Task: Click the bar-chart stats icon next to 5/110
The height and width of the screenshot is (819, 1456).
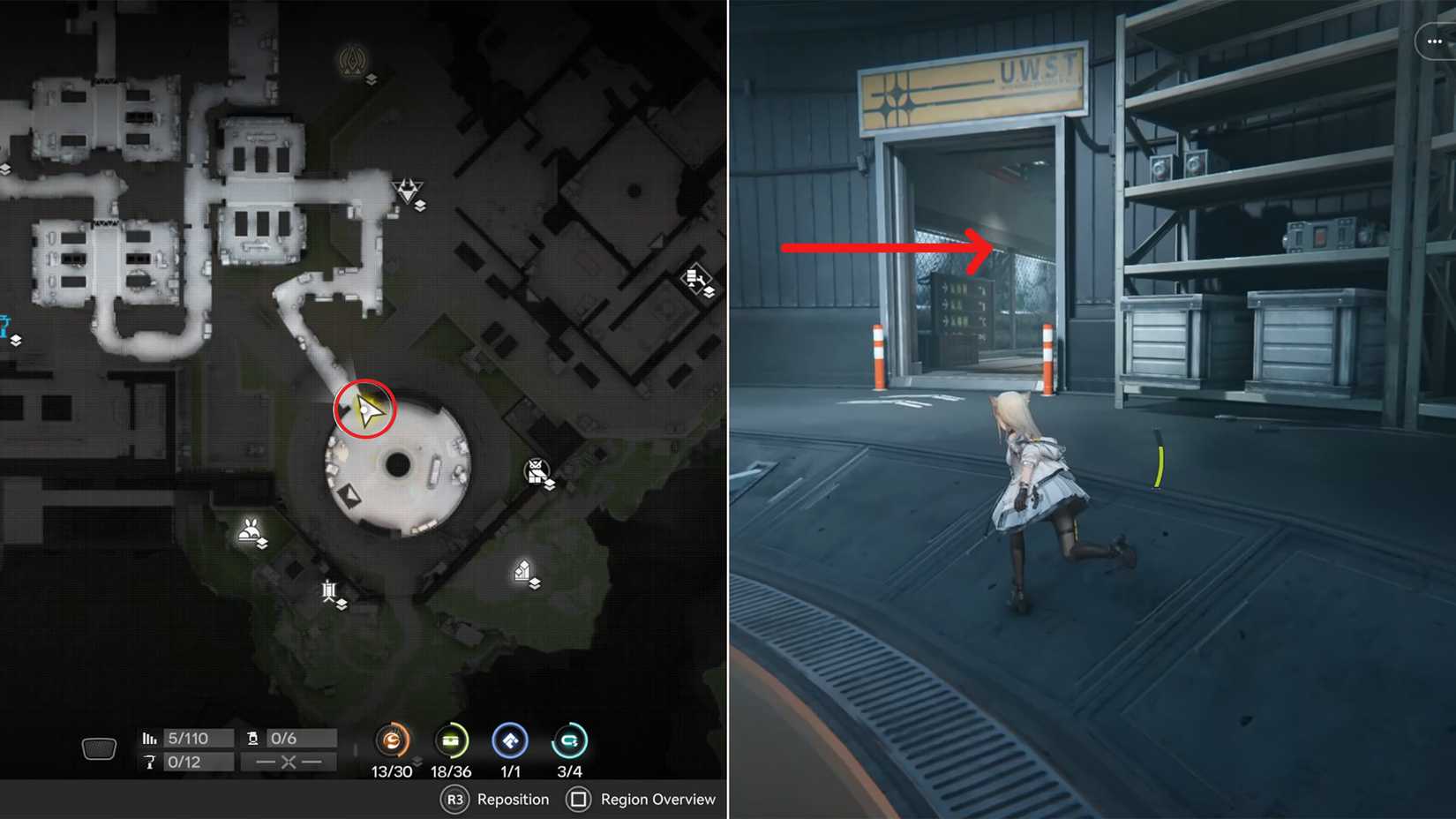Action: (x=151, y=736)
